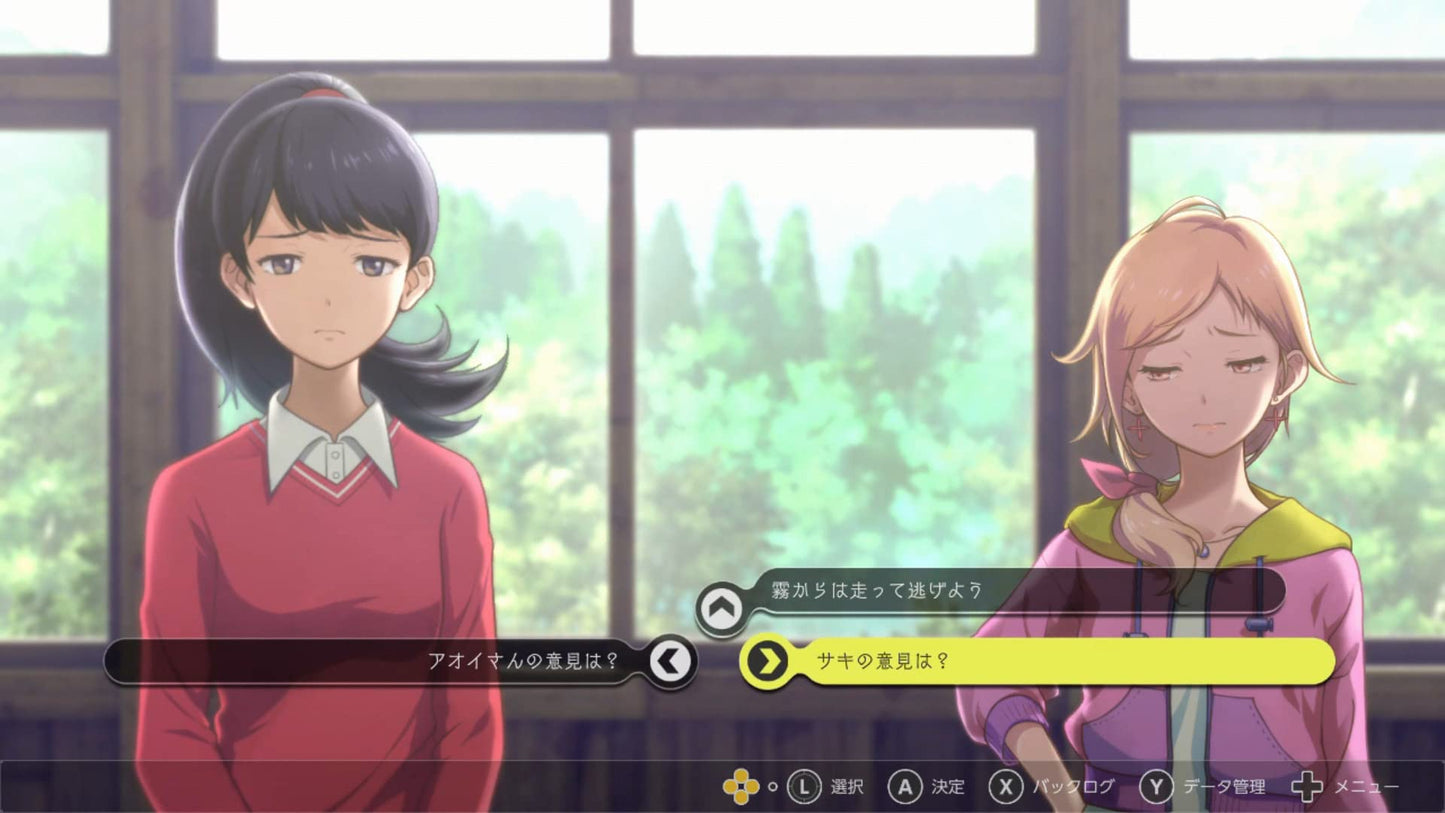This screenshot has height=813, width=1445.
Task: Click the D-pad icon in the bottom bar
Action: pos(742,787)
